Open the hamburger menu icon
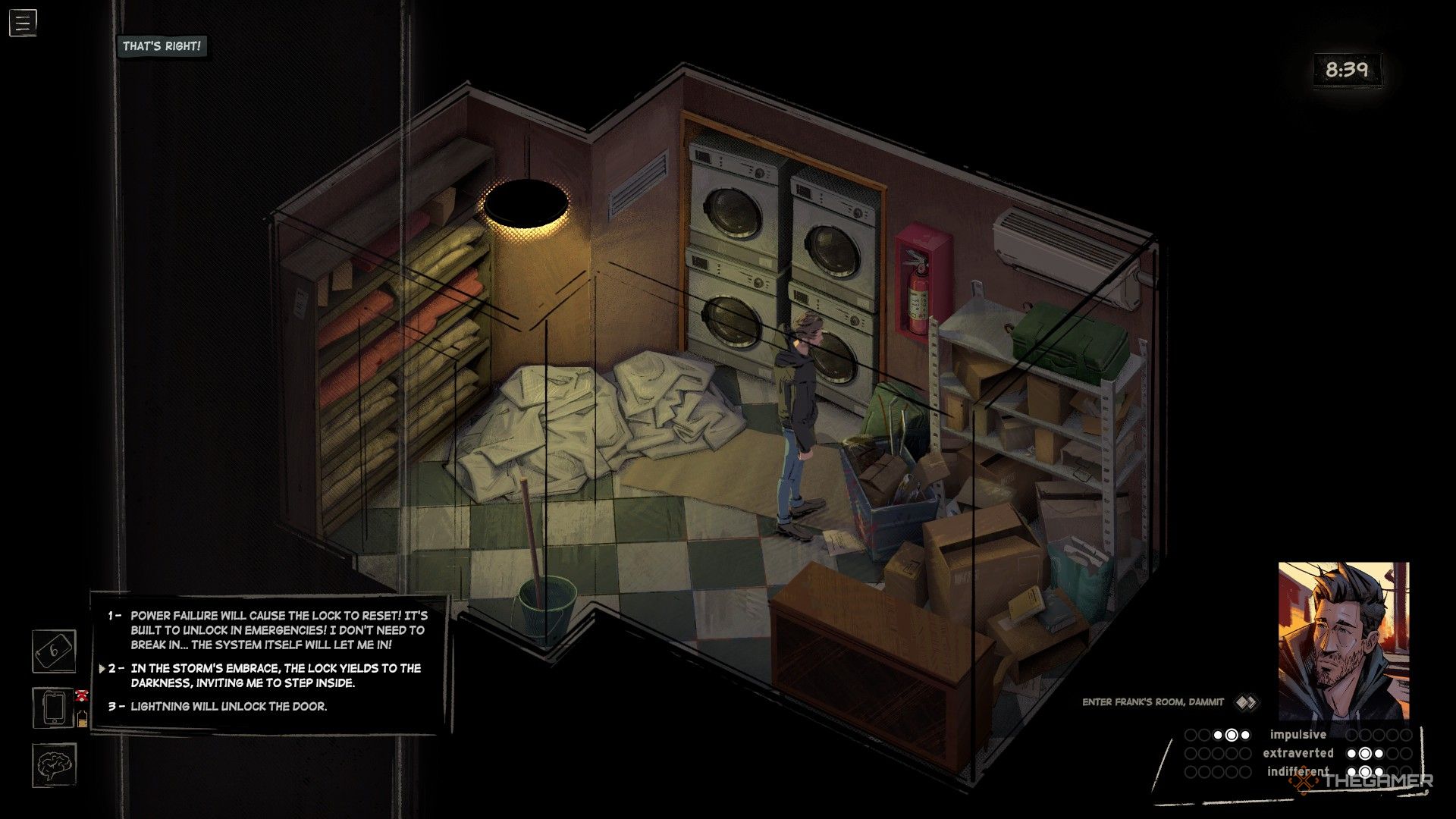Viewport: 1456px width, 819px height. (x=23, y=23)
